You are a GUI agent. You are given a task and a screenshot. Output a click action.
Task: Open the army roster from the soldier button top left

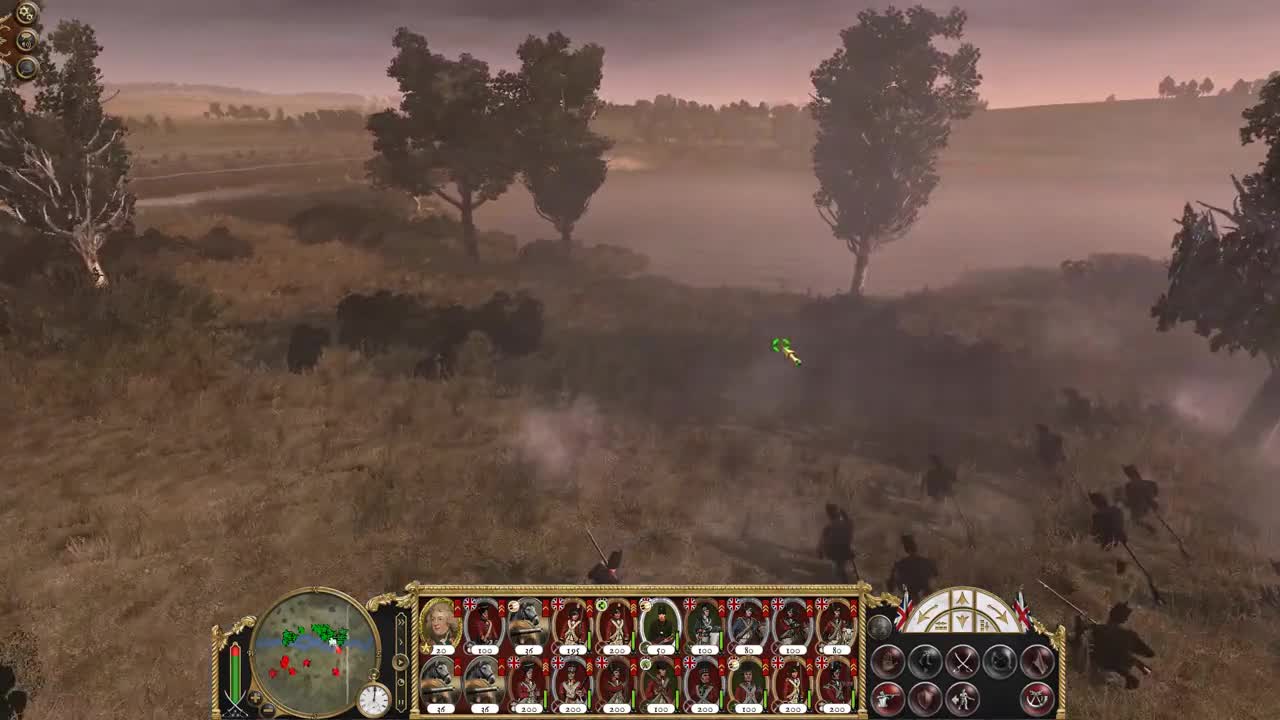pyautogui.click(x=25, y=40)
